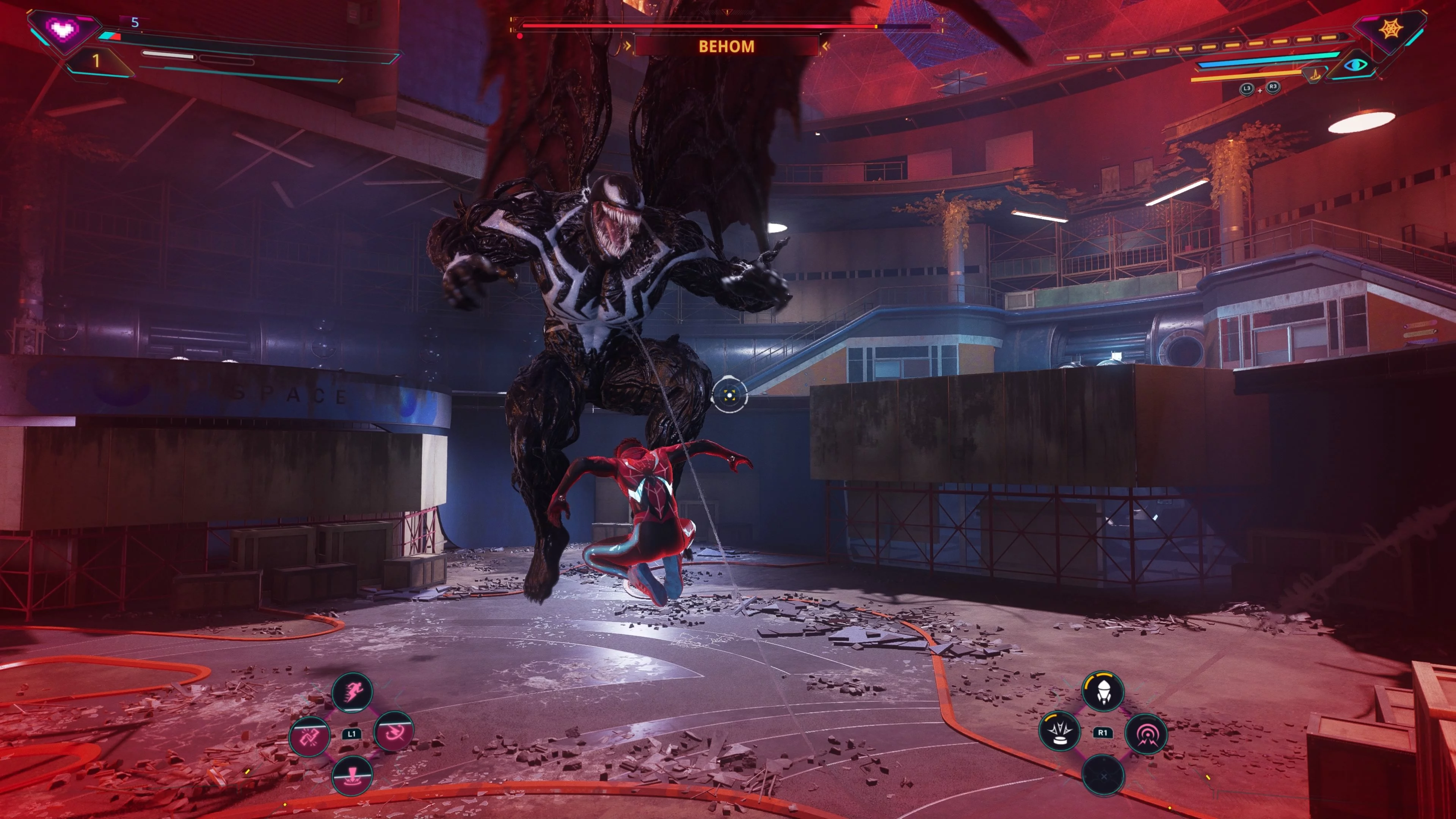The height and width of the screenshot is (819, 1456).
Task: Select the pink sonic wave gadget
Action: coord(1146,734)
